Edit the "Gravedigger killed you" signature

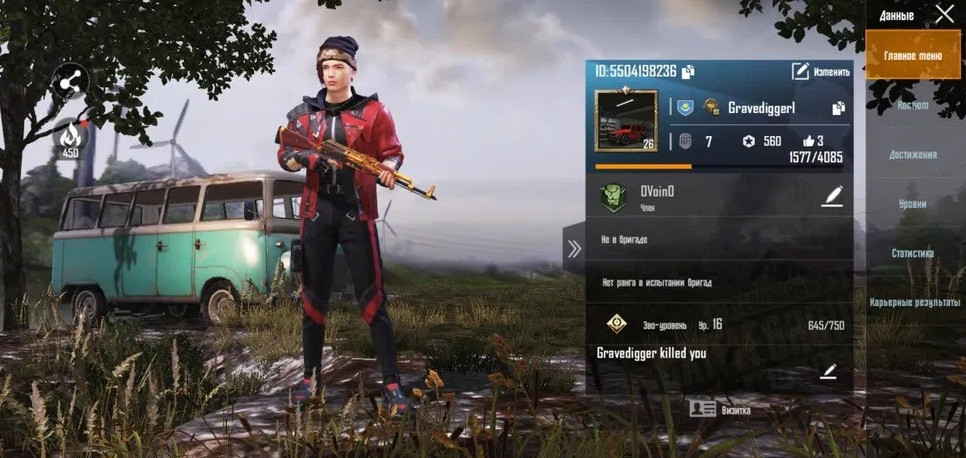pos(828,372)
